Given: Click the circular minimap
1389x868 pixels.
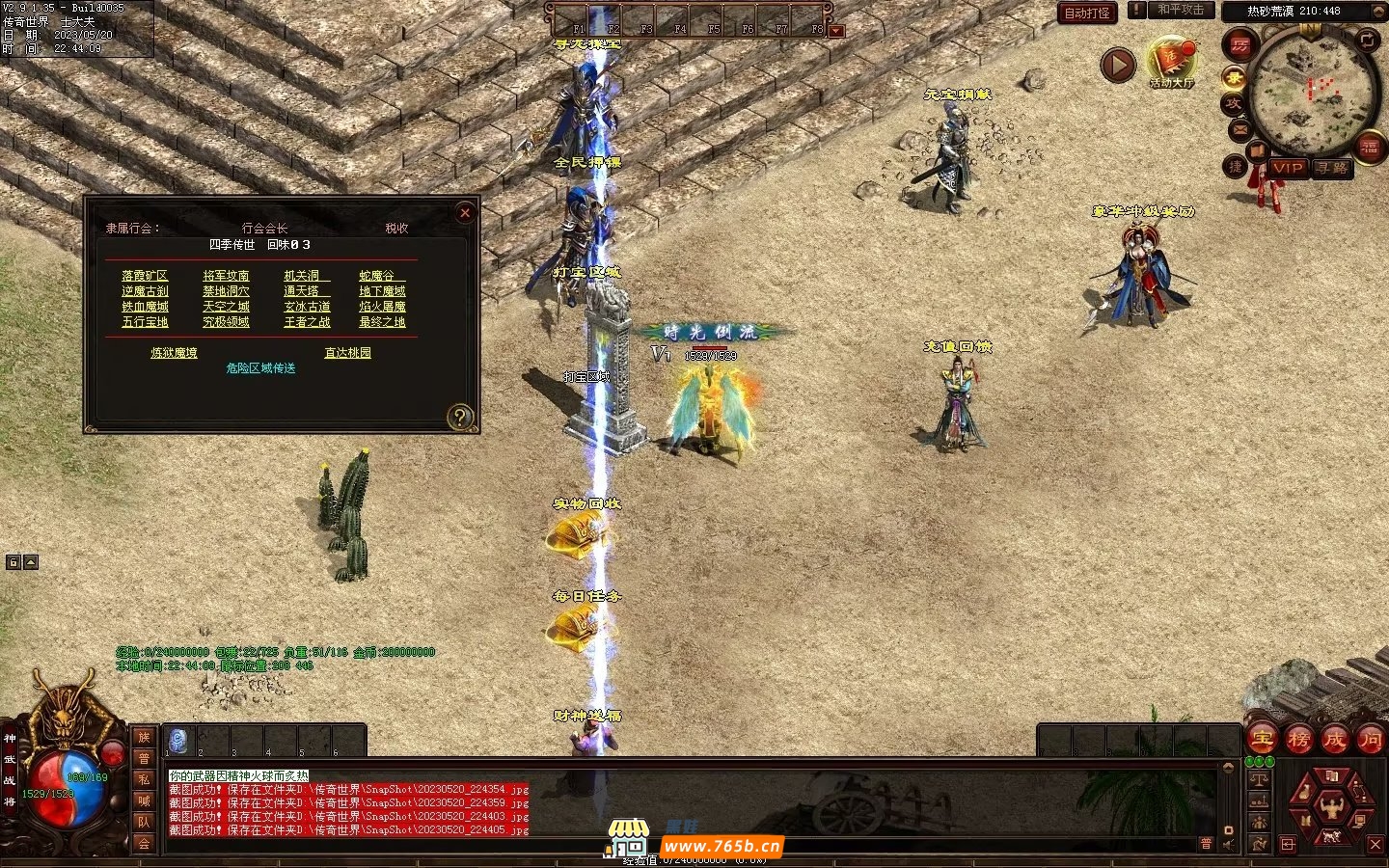Looking at the screenshot, I should (1312, 92).
